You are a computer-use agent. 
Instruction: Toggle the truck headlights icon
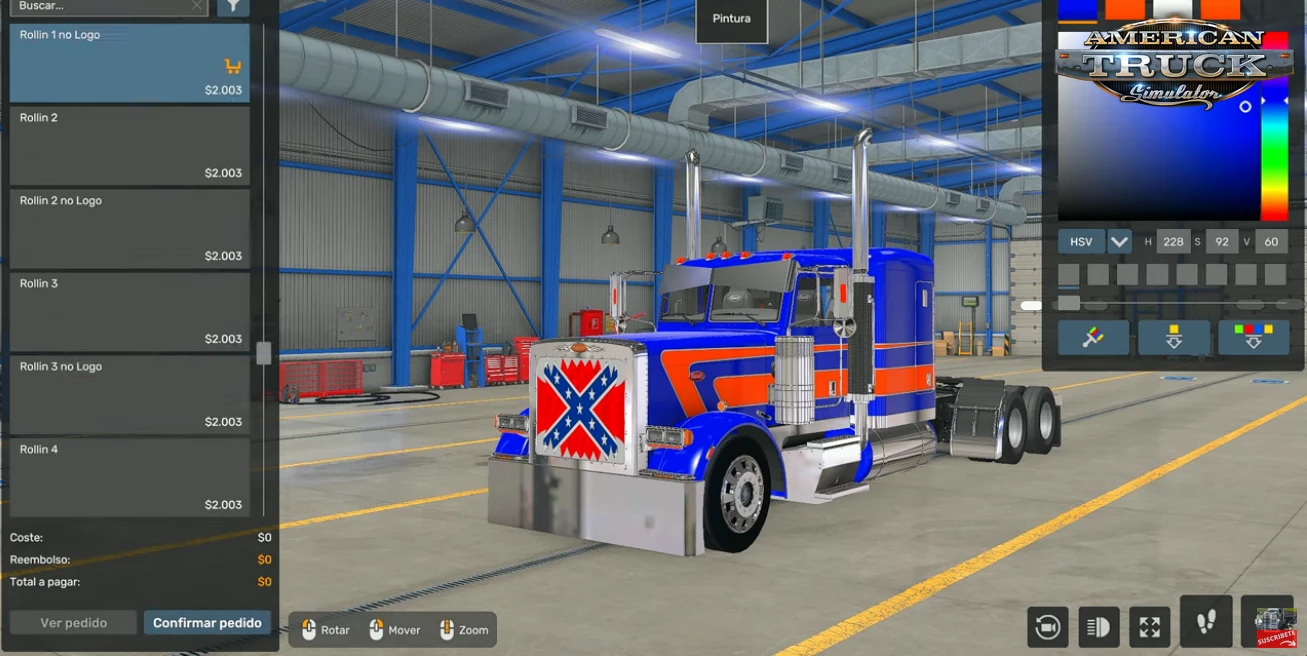click(x=1098, y=627)
